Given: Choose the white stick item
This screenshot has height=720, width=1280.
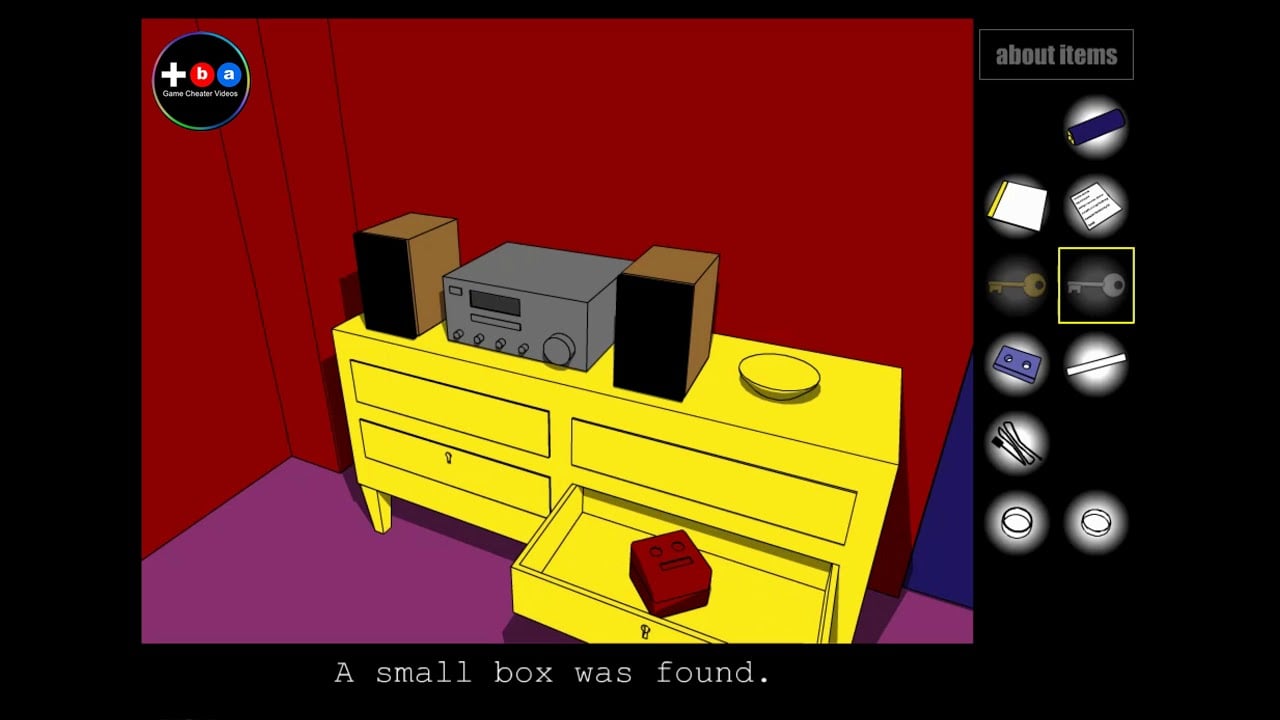Looking at the screenshot, I should (1096, 364).
